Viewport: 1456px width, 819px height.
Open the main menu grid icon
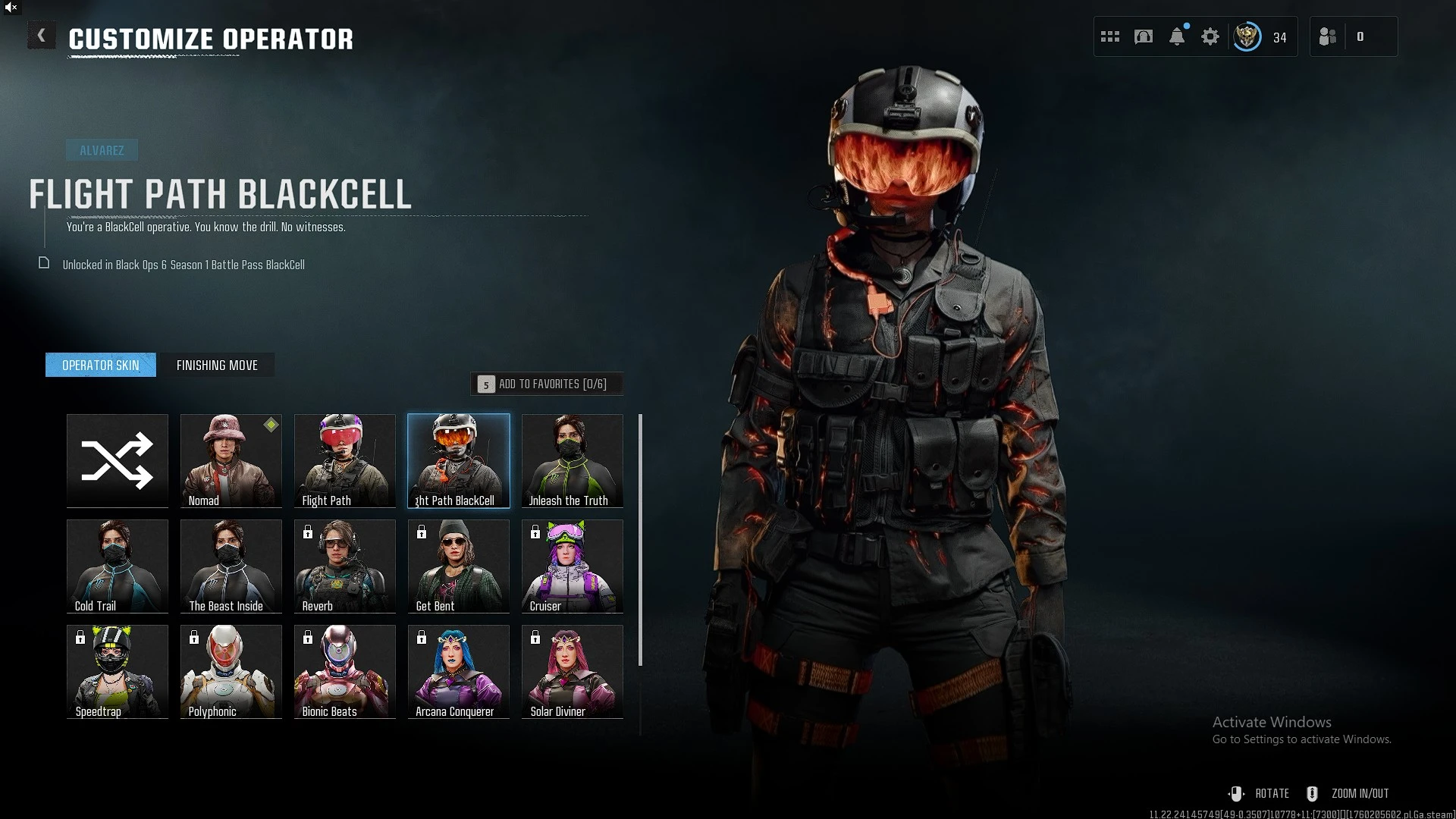[1109, 36]
